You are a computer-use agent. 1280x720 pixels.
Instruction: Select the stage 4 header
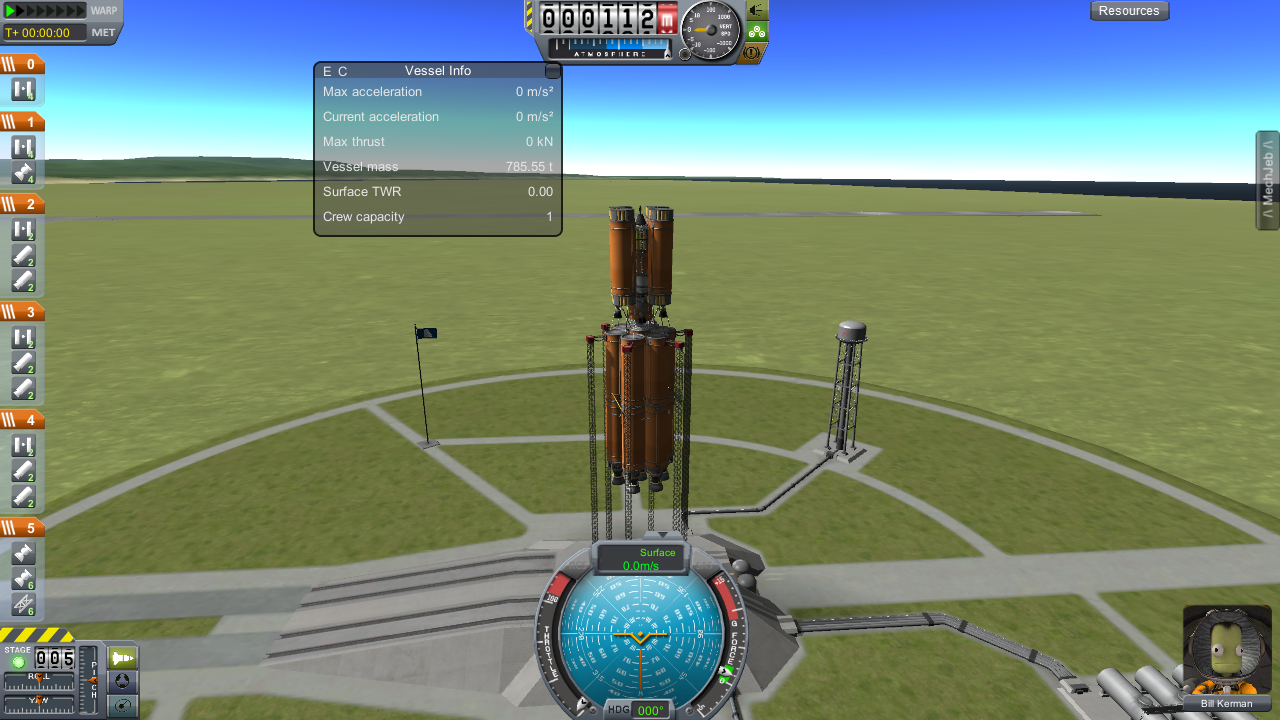pos(22,420)
